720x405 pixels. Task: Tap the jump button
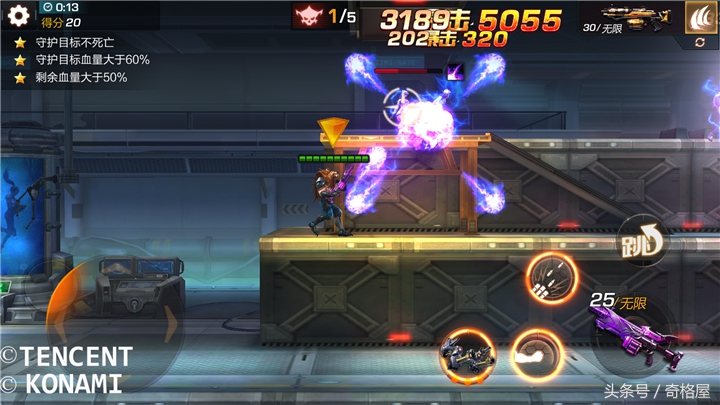coord(641,240)
